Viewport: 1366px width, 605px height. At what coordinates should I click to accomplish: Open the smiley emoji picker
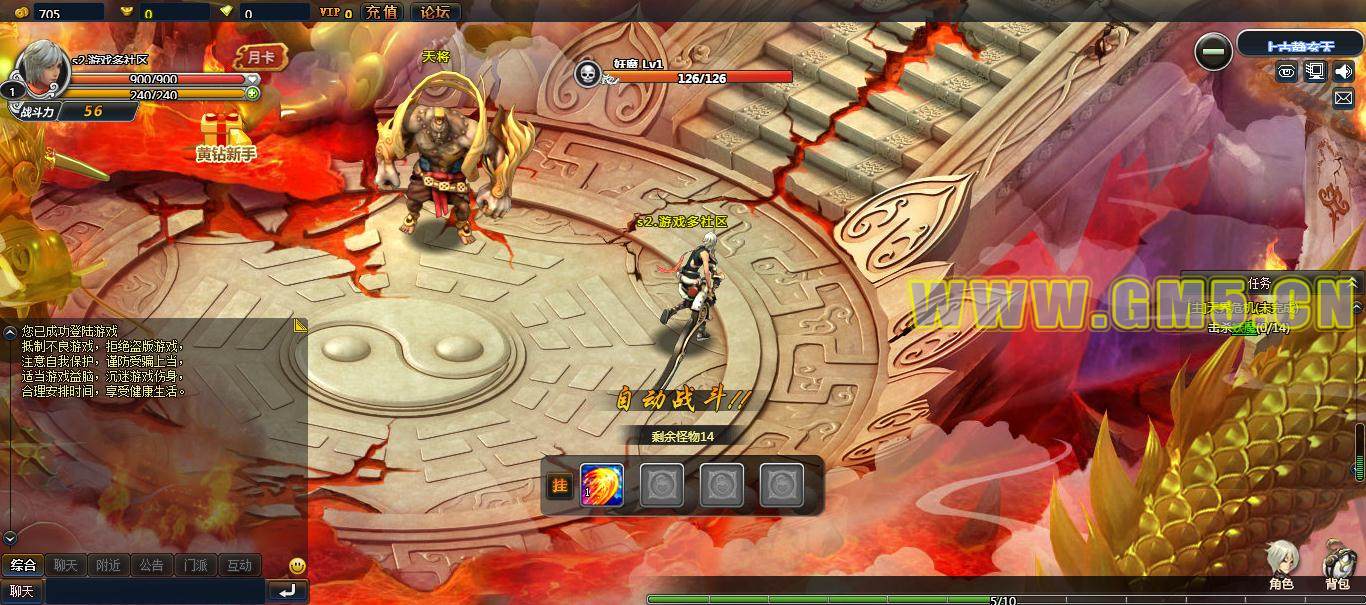[297, 566]
